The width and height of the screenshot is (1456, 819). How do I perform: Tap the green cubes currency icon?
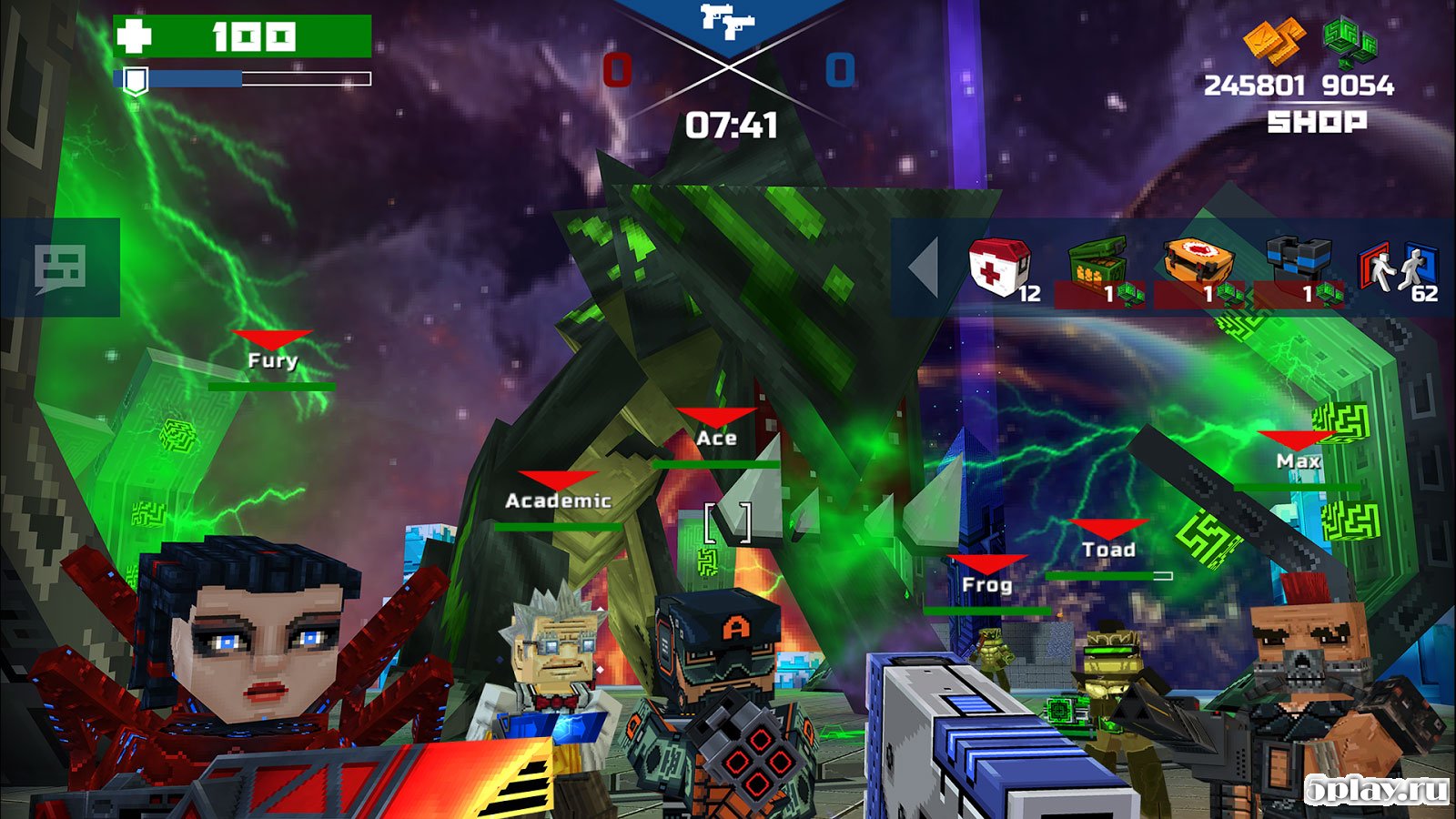pyautogui.click(x=1349, y=43)
